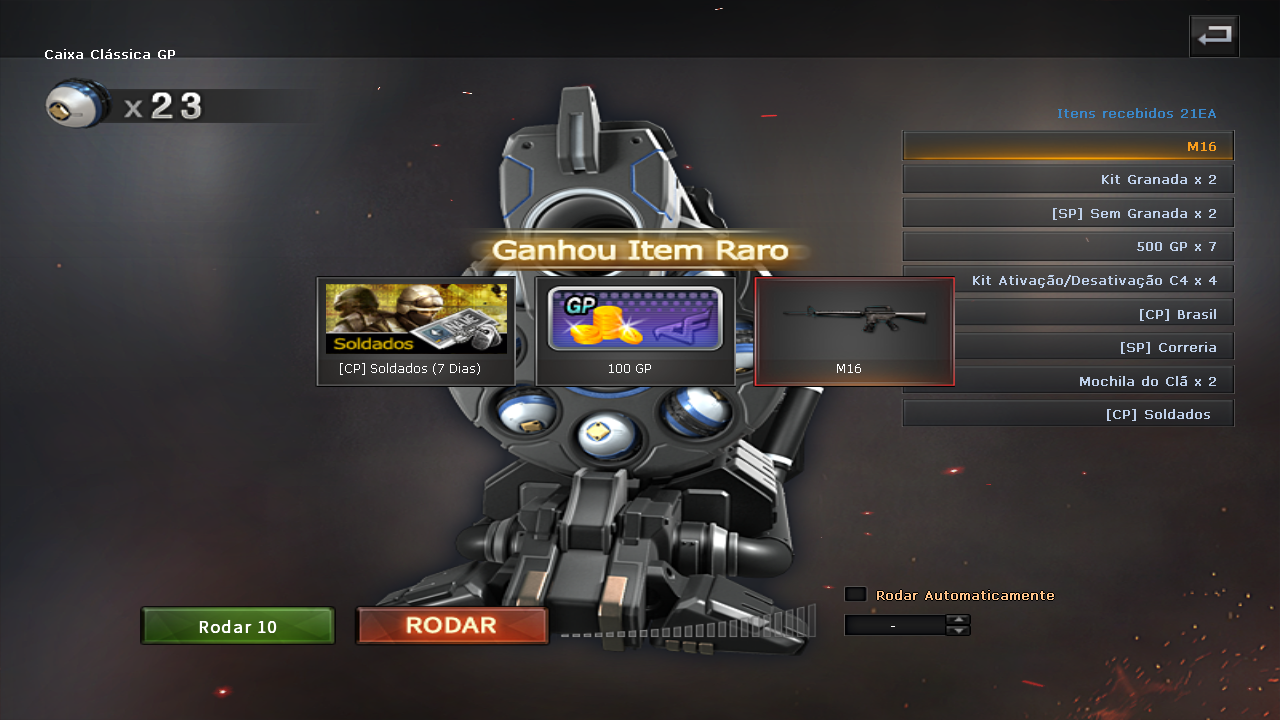1280x720 pixels.
Task: Click the auto-spin count field
Action: coord(894,625)
